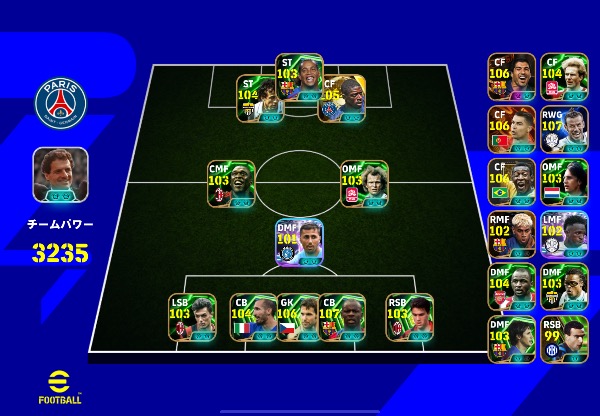Pick the bench CF card with Brazil flag

[512, 182]
